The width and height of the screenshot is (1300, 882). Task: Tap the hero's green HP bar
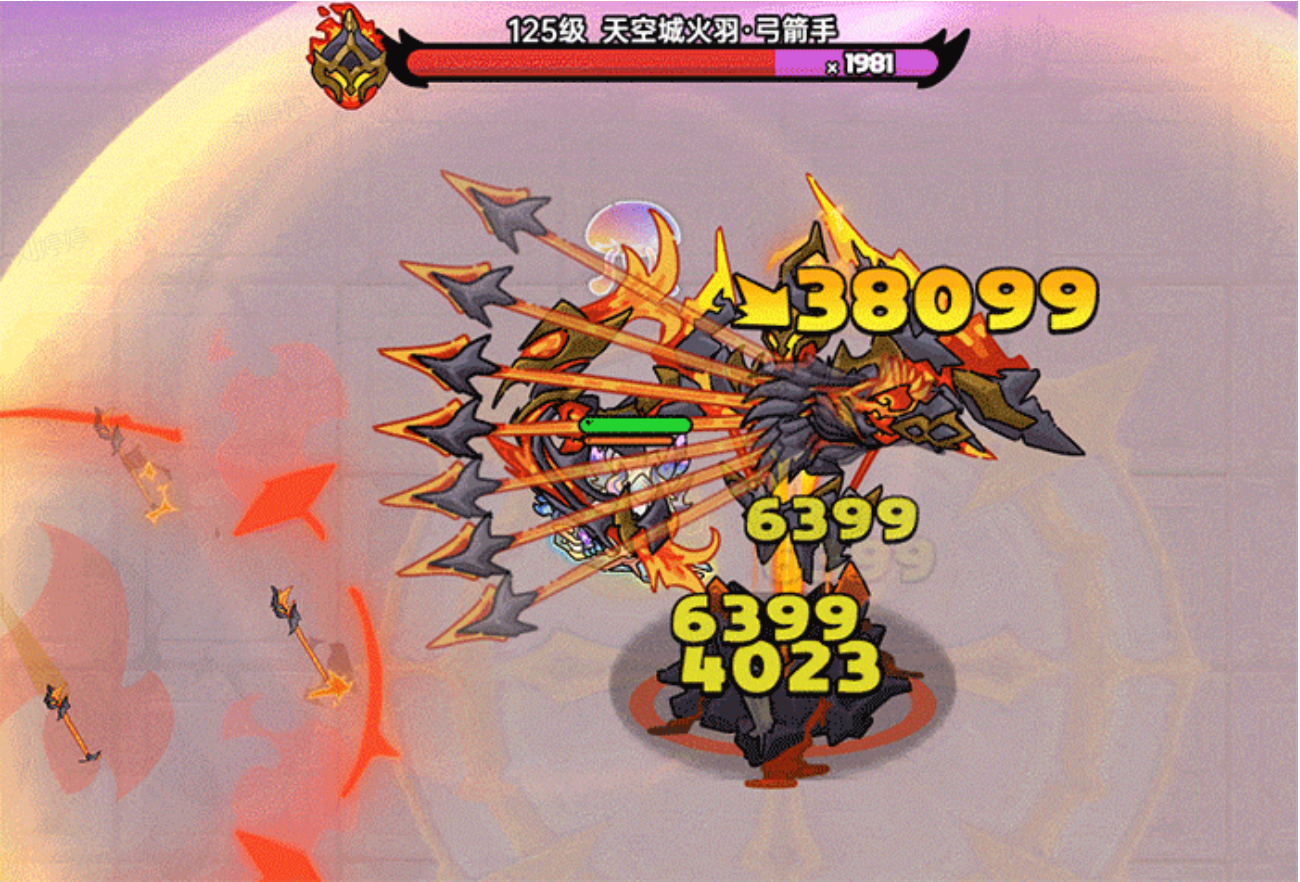[x=635, y=425]
